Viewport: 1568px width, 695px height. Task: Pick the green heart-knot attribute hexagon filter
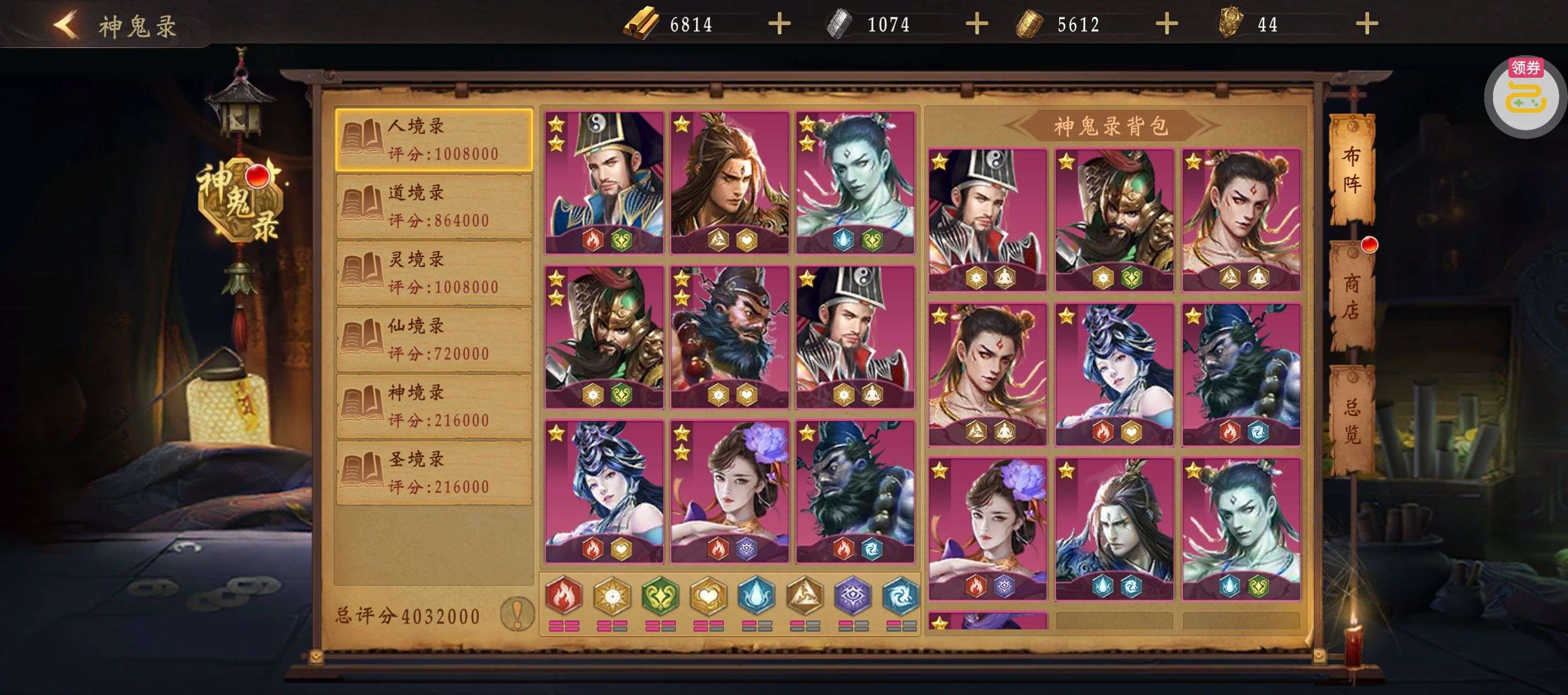click(660, 595)
